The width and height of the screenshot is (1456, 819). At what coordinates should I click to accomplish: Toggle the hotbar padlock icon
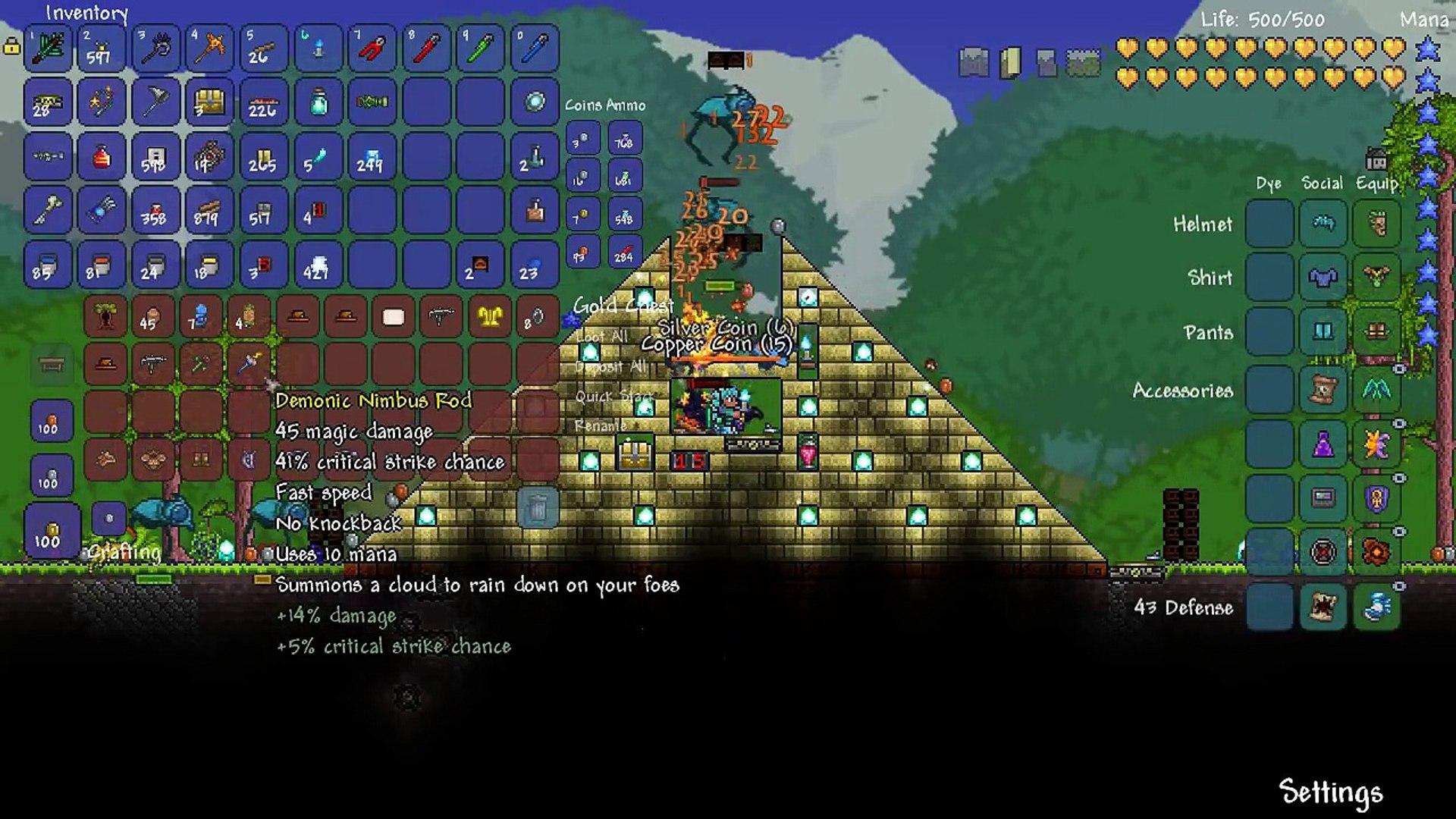[x=11, y=47]
